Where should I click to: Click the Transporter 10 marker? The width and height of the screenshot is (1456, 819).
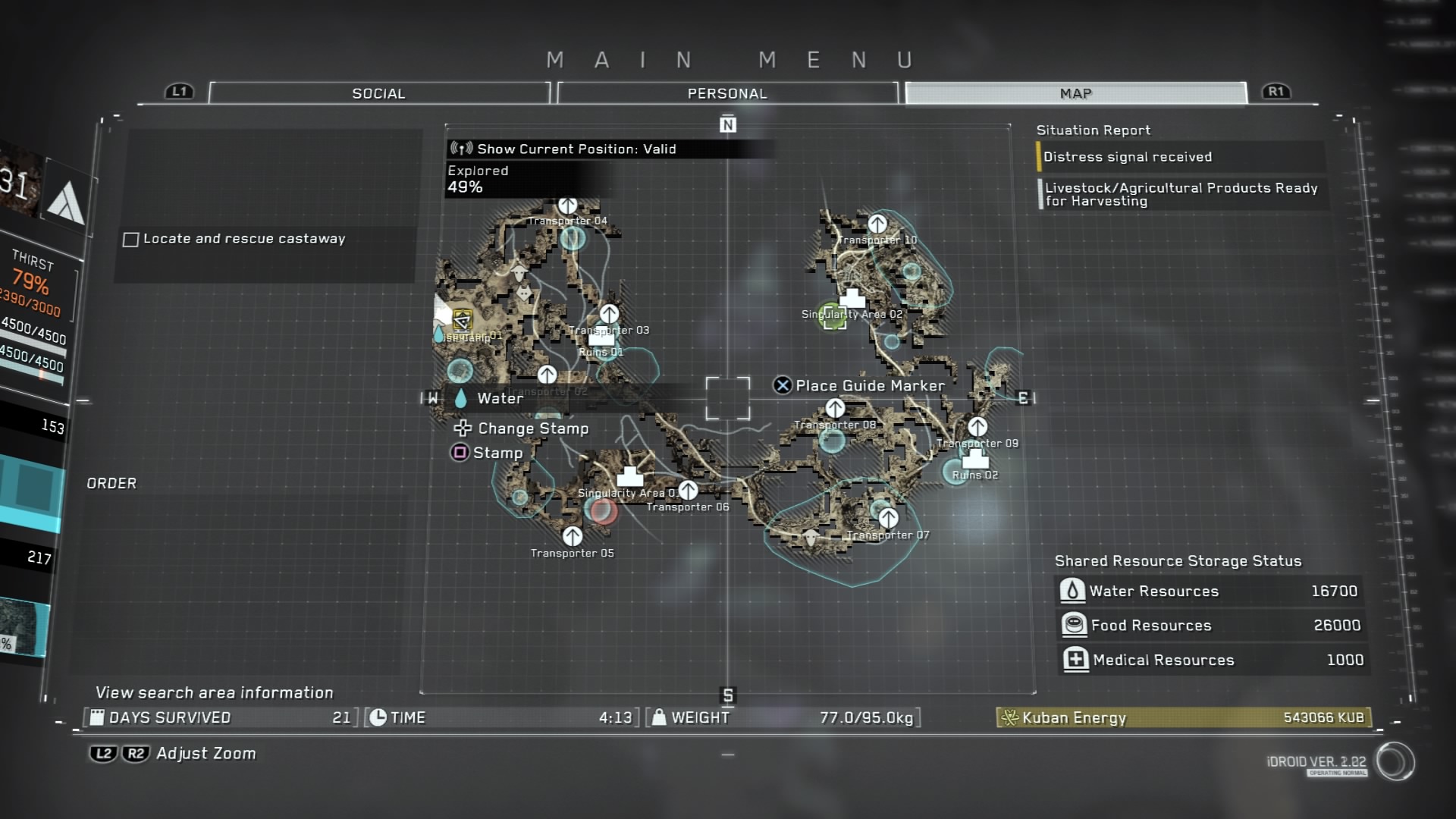click(x=877, y=224)
